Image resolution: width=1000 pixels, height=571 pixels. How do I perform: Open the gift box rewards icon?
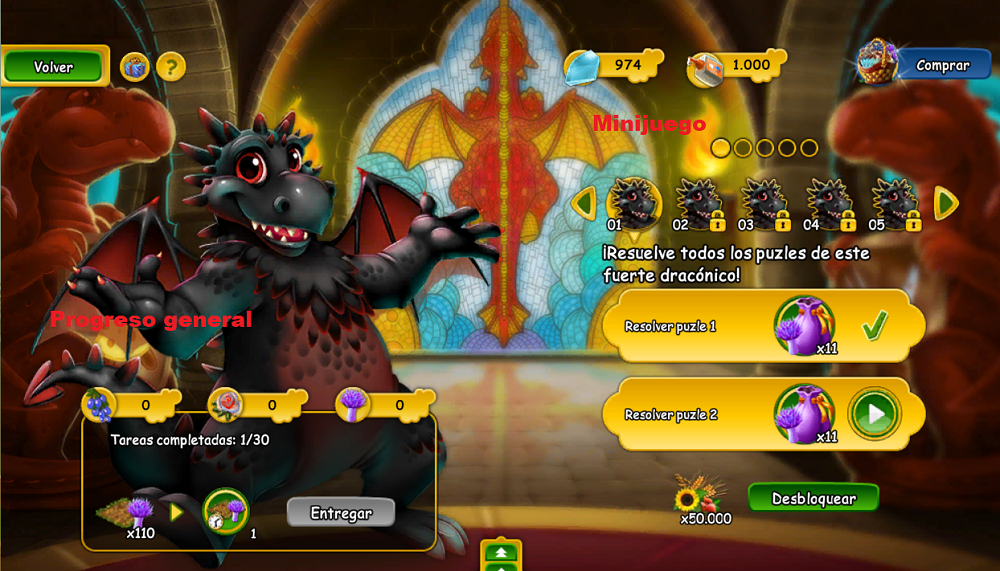pos(135,67)
